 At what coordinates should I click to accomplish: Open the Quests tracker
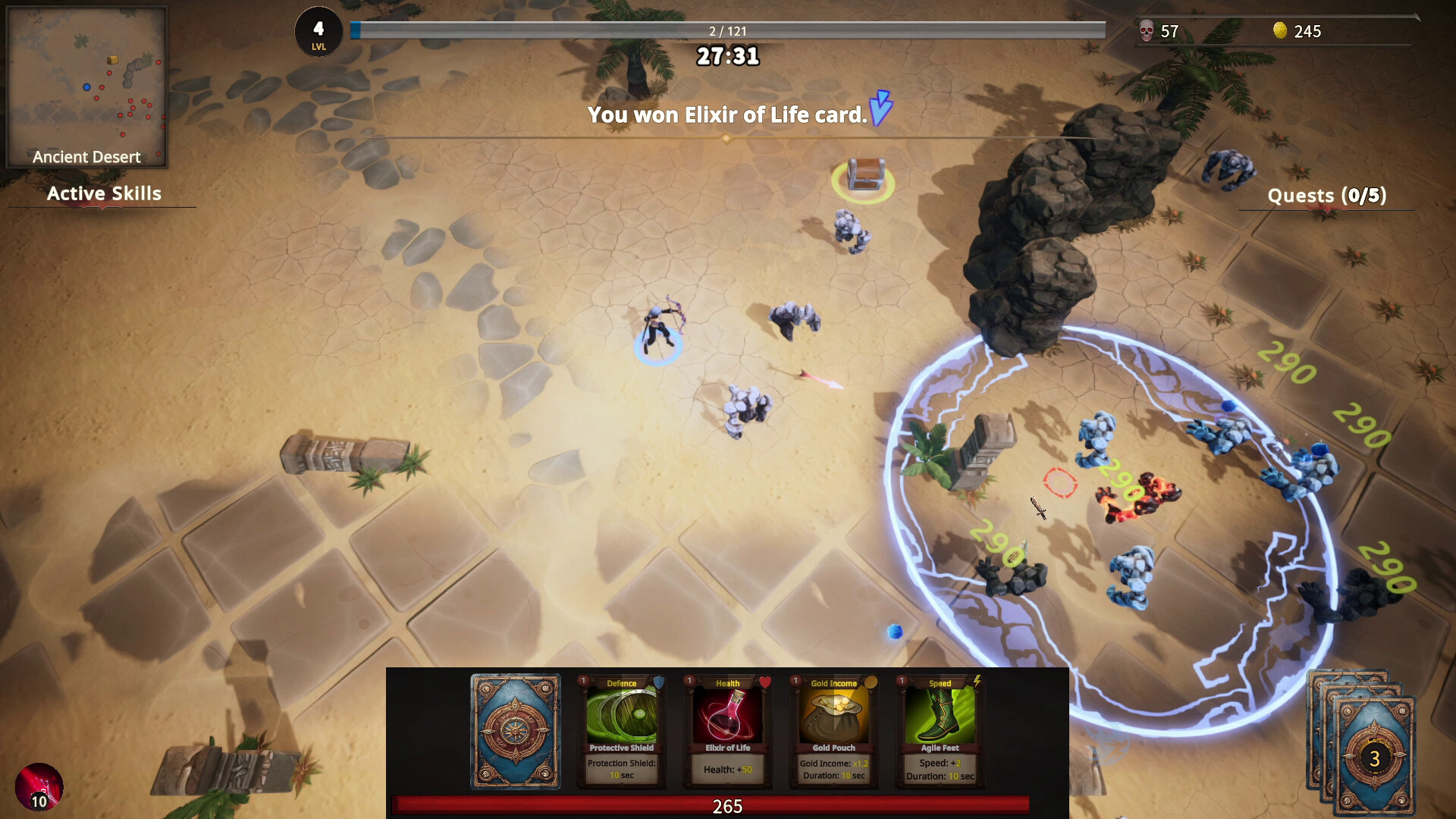click(x=1326, y=196)
